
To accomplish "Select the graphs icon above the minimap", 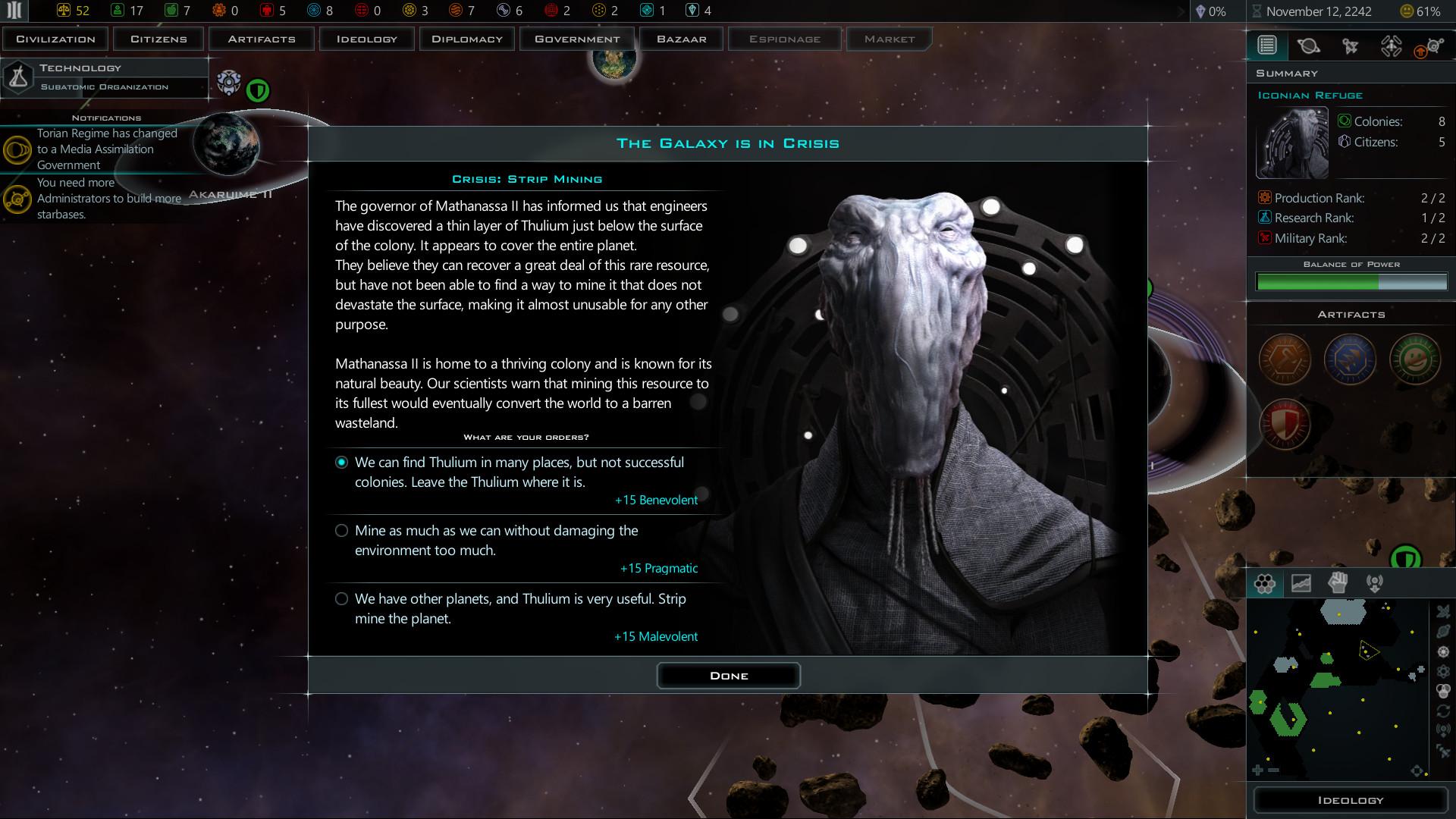I will (1301, 582).
